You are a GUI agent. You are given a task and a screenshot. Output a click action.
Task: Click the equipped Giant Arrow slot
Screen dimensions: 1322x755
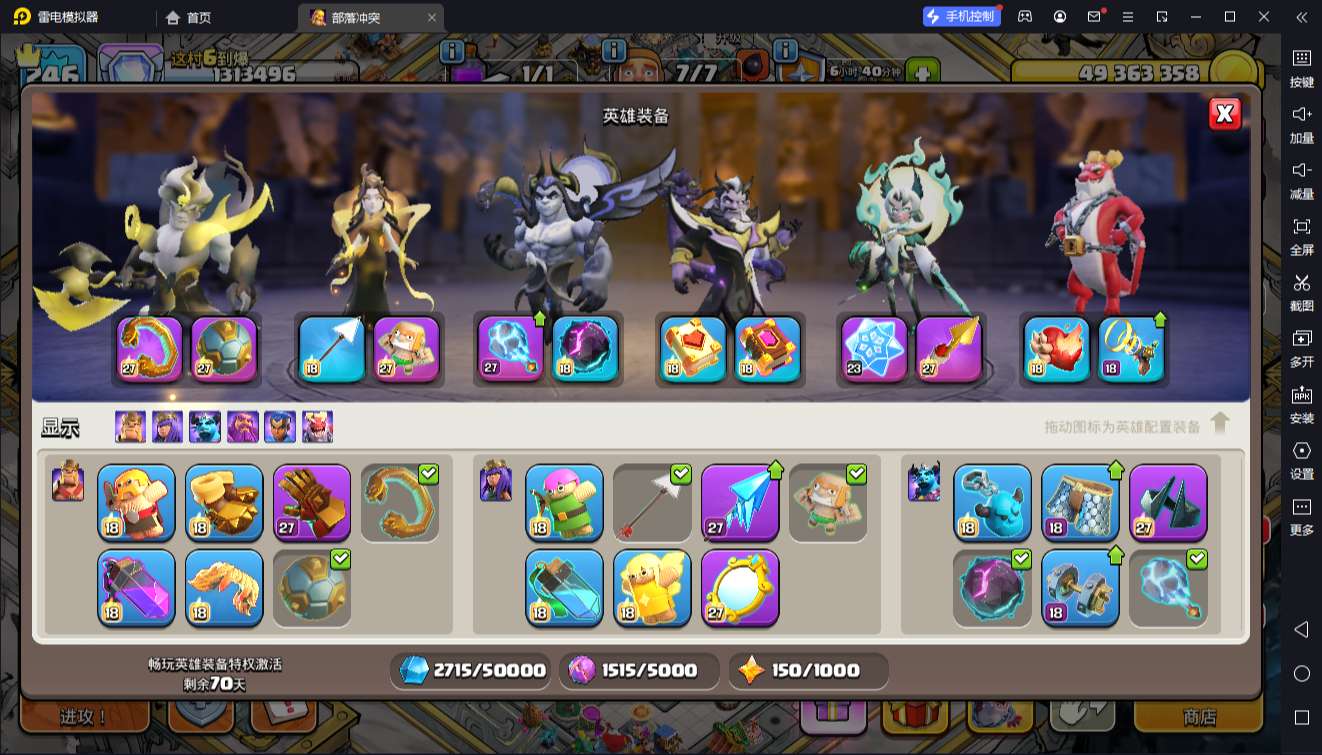pos(332,350)
